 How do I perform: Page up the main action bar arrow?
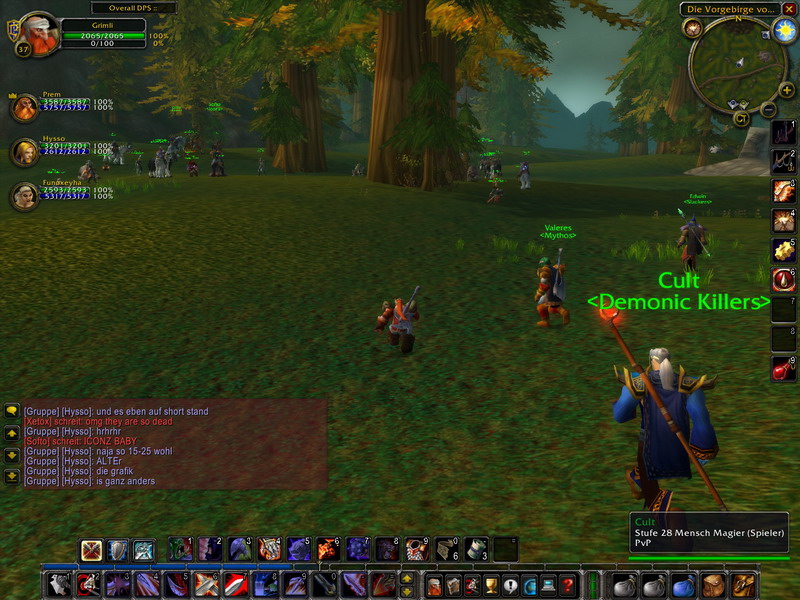tap(407, 578)
